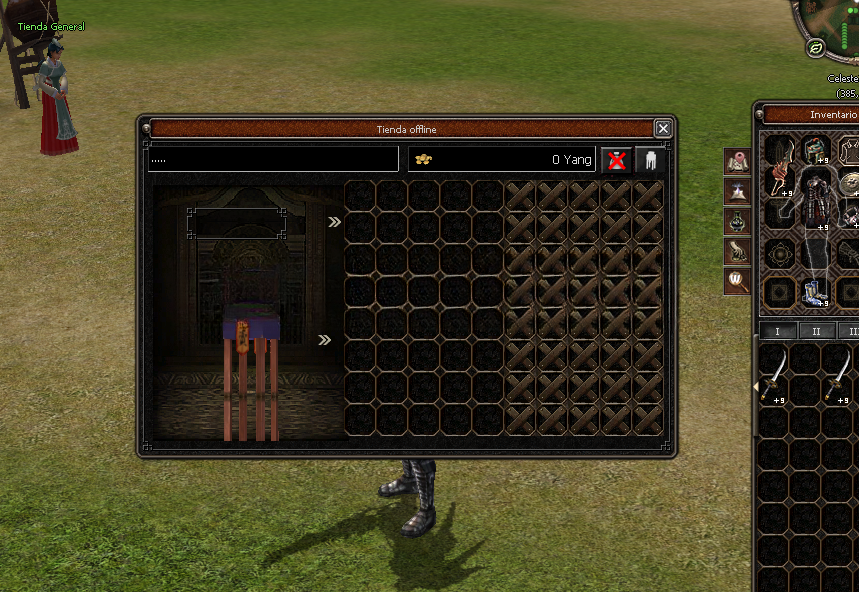Switch to inventory page I
859x592 pixels.
coord(778,331)
